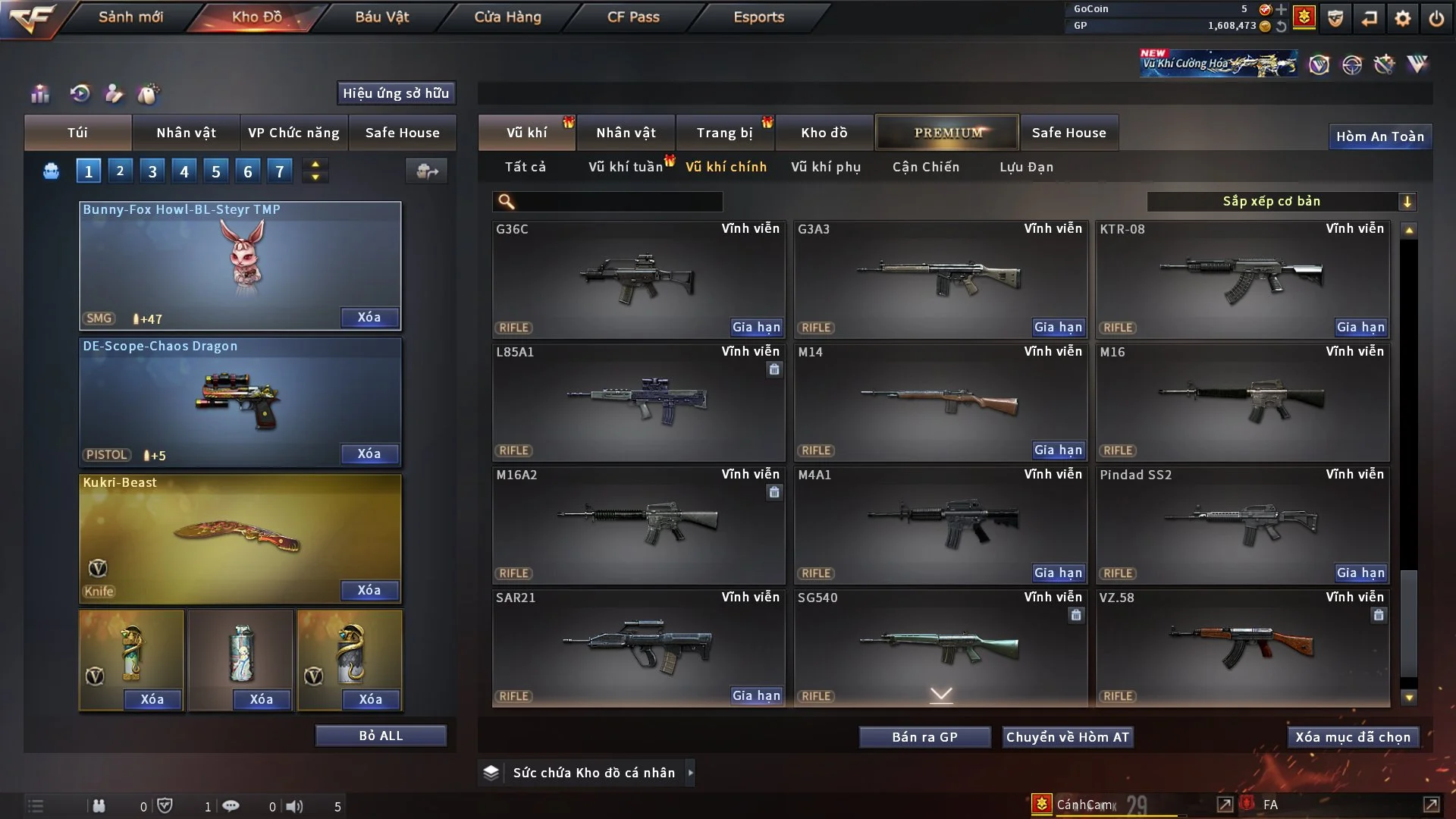Open the Cửa Hàng shop menu
1456x819 pixels.
coord(507,17)
